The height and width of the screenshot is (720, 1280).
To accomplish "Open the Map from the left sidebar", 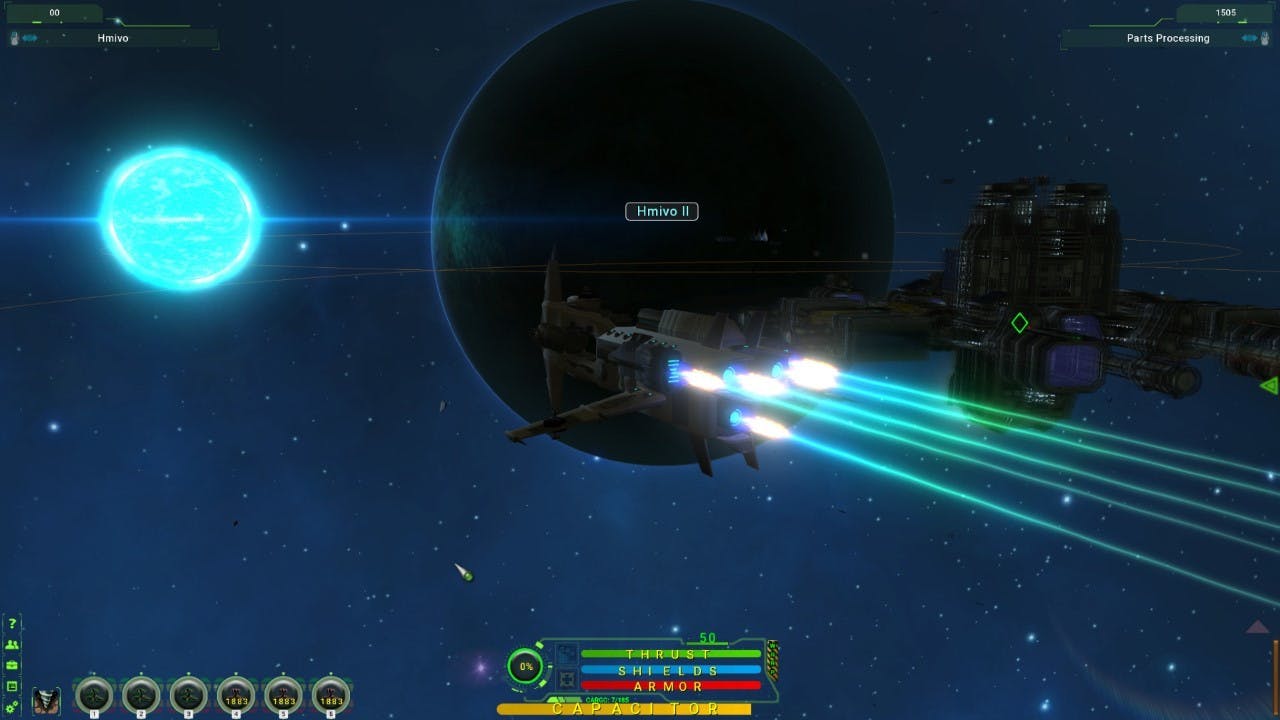I will pyautogui.click(x=12, y=686).
